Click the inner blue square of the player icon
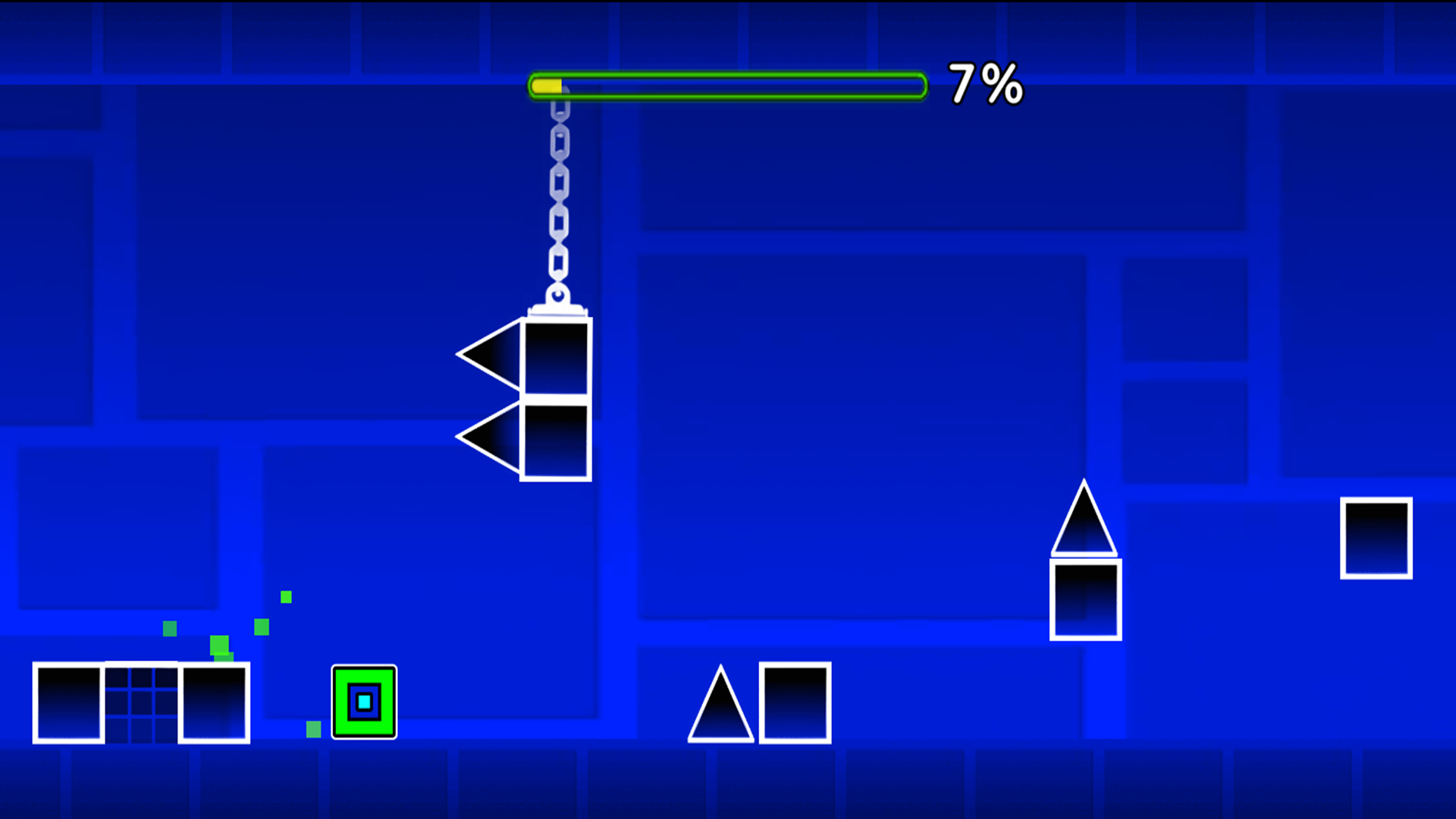This screenshot has height=819, width=1456. click(364, 703)
